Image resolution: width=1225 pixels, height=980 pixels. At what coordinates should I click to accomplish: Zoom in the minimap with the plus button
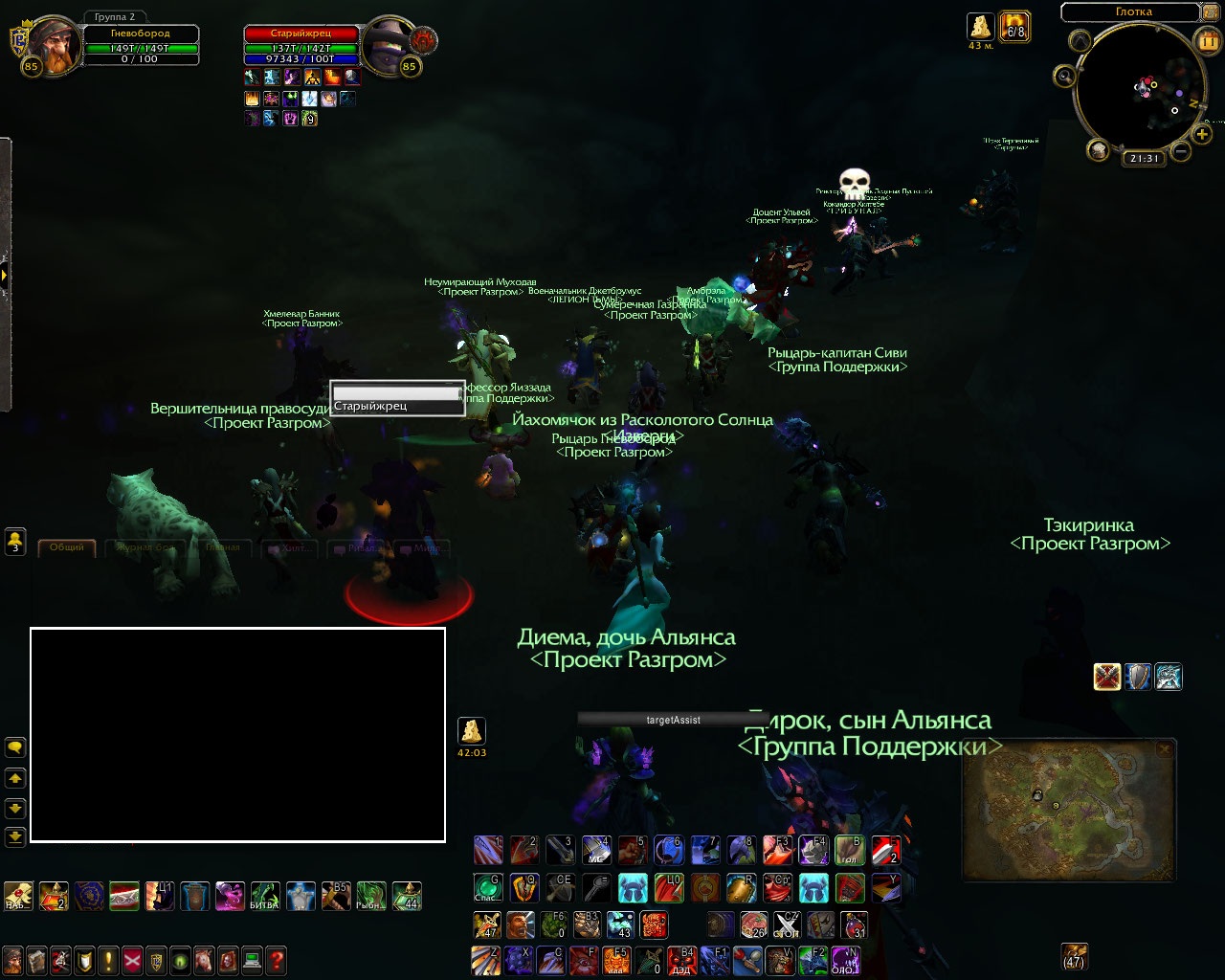click(x=1202, y=135)
